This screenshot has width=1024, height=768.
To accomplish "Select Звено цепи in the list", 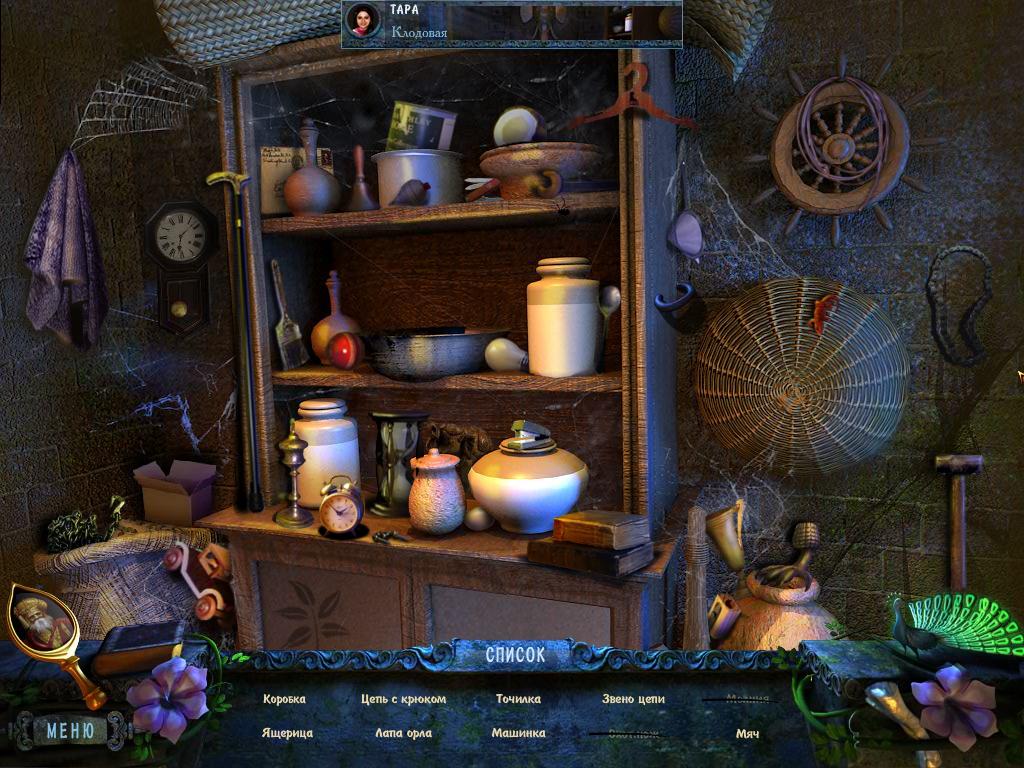I will pos(633,699).
